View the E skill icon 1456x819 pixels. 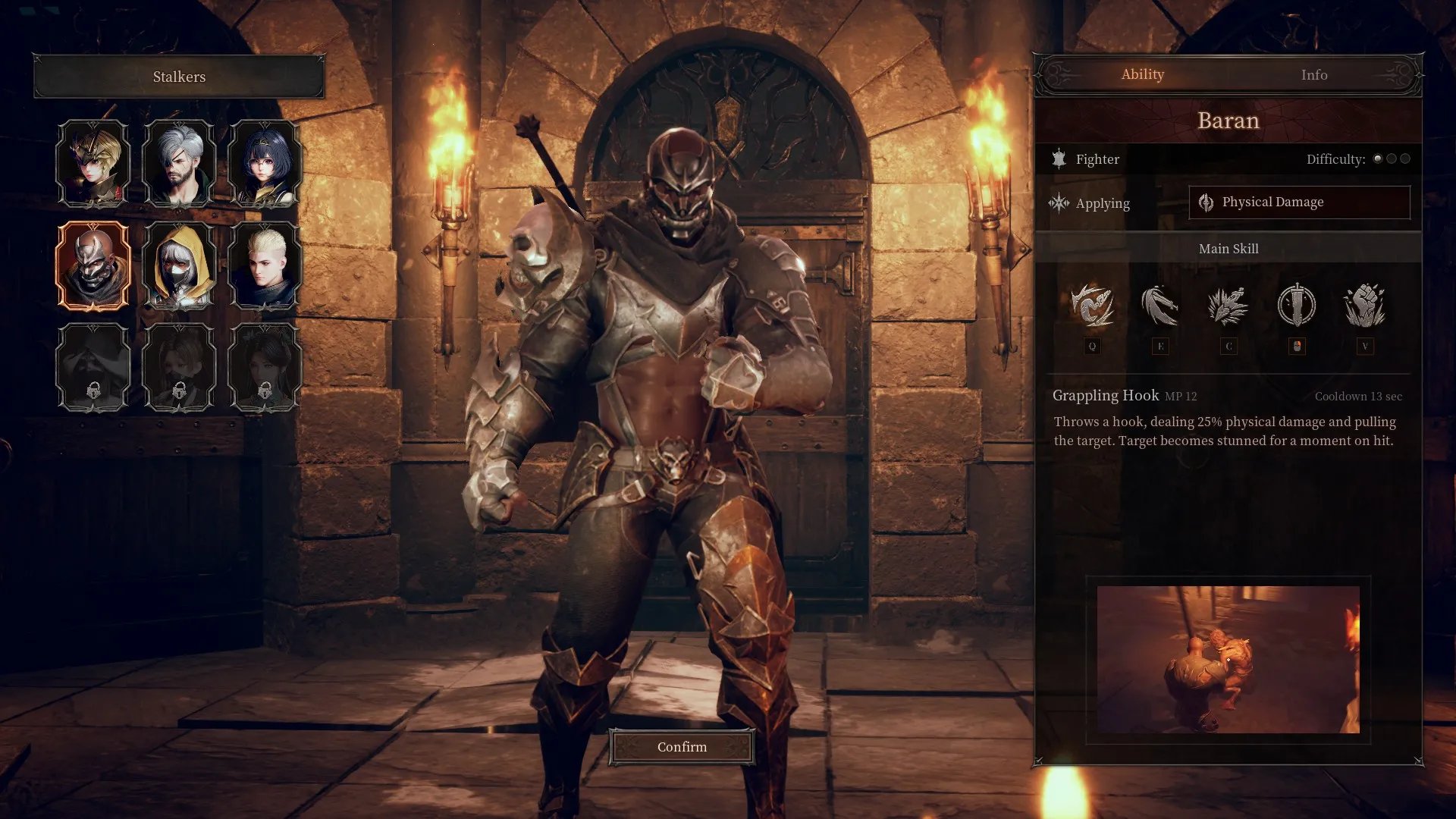point(1159,306)
